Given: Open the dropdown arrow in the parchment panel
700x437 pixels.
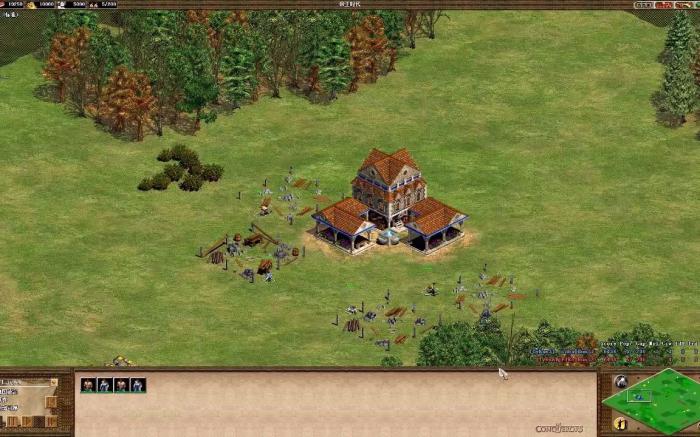Looking at the screenshot, I should (x=52, y=383).
